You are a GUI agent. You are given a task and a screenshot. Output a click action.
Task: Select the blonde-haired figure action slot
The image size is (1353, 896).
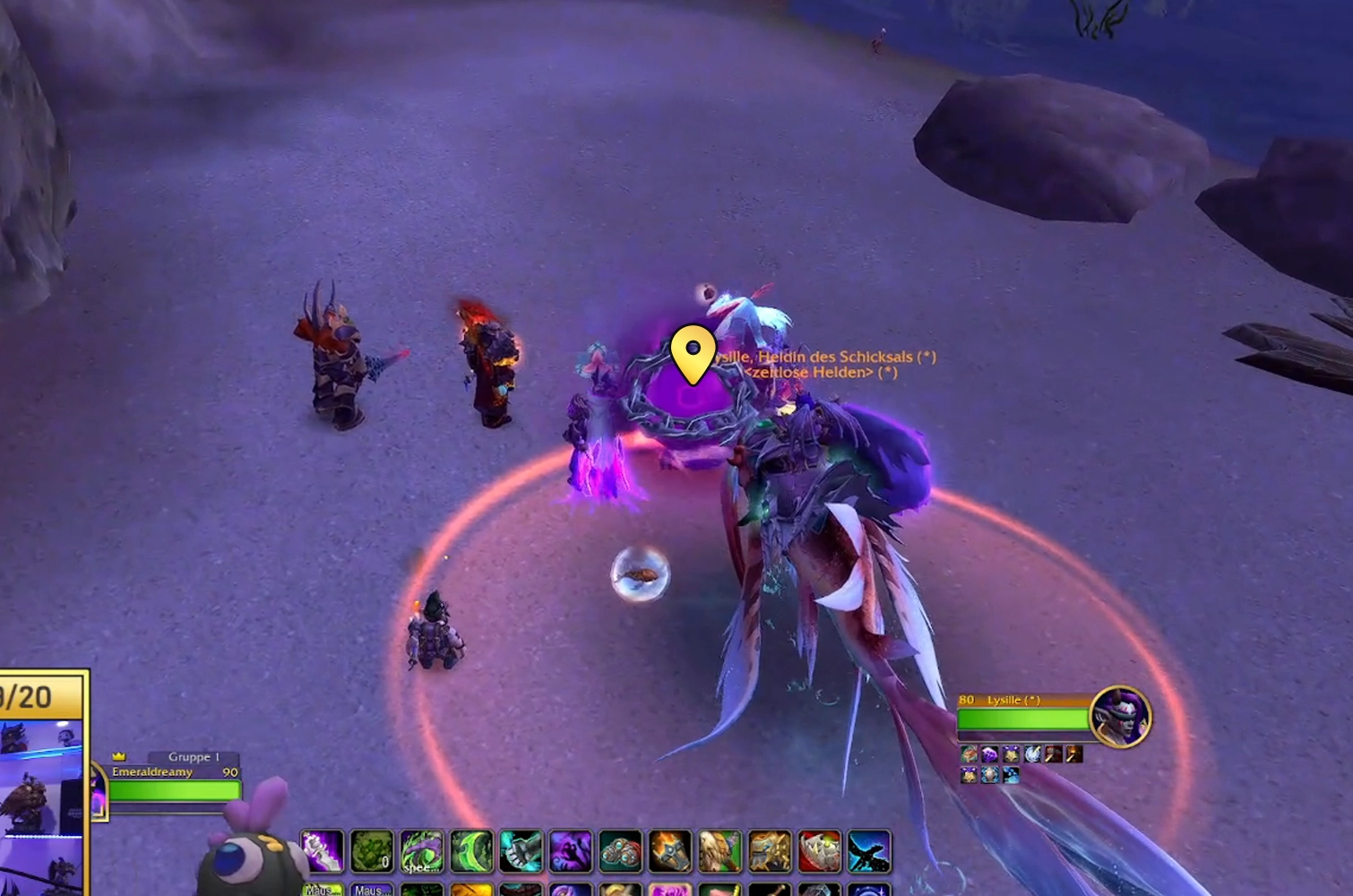click(x=720, y=851)
